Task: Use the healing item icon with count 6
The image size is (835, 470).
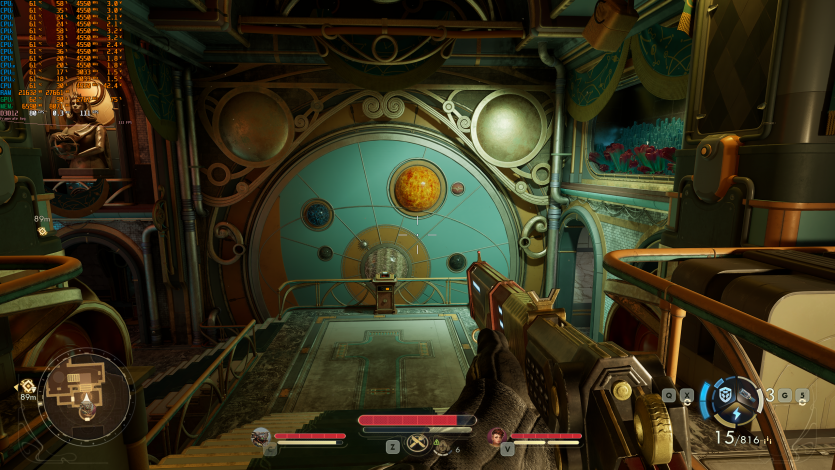Action: 443,446
